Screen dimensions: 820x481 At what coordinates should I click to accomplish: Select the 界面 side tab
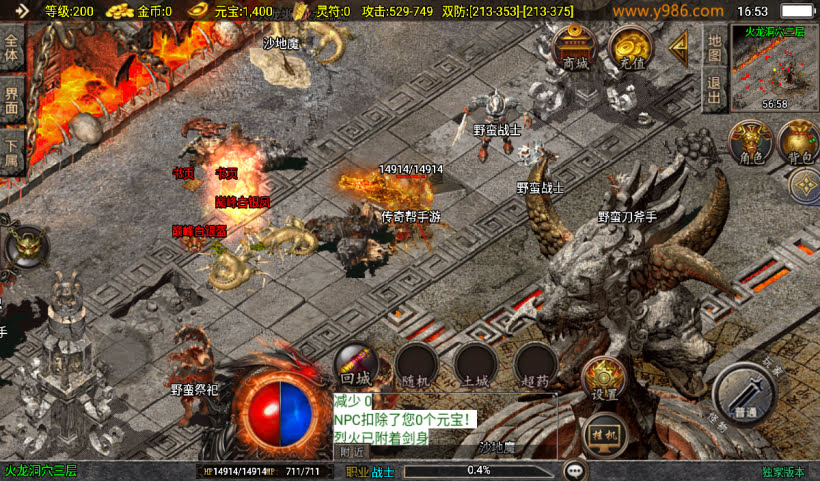12,100
